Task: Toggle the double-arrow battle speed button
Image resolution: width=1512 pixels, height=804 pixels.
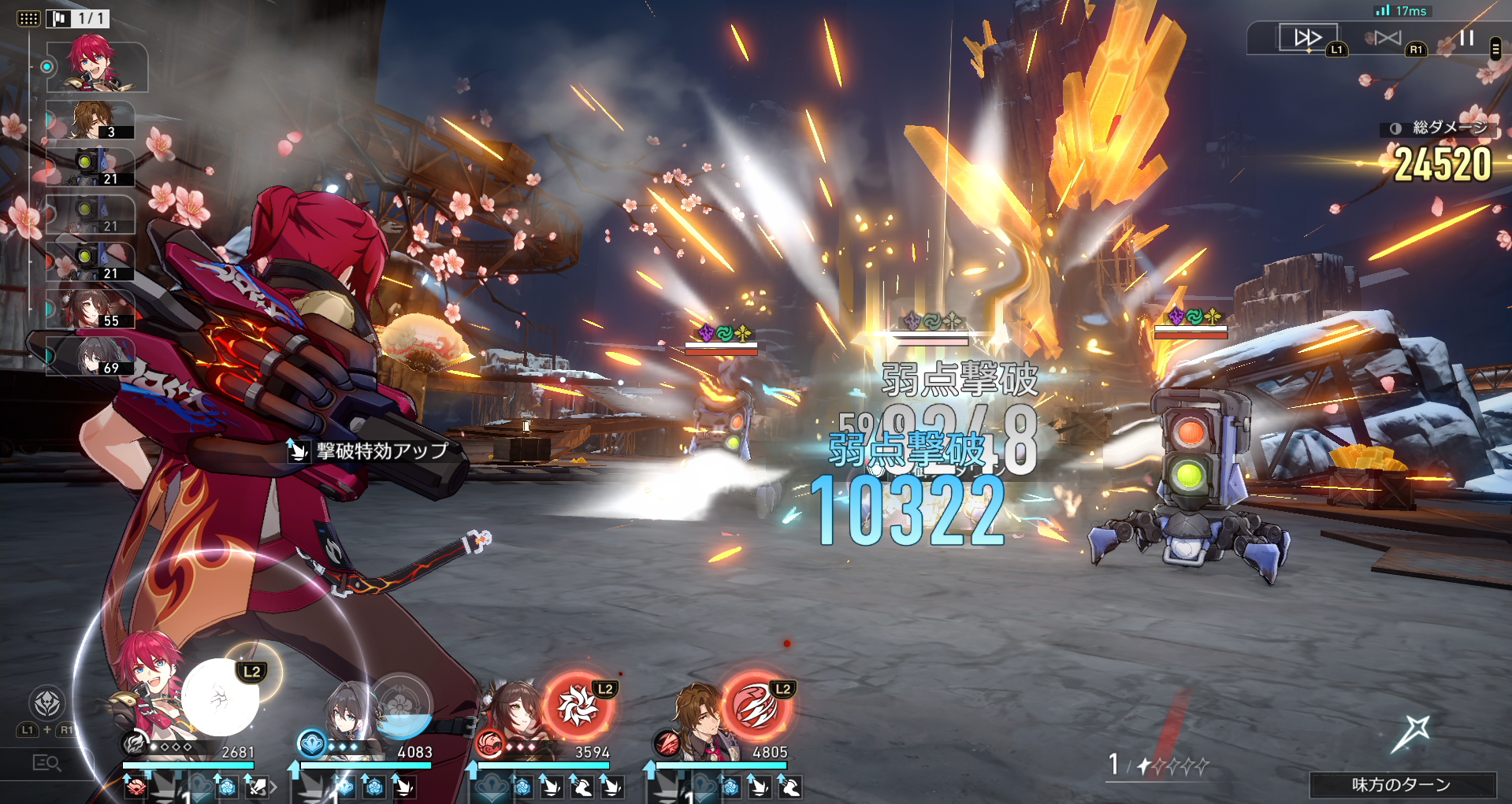Action: coord(1307,37)
